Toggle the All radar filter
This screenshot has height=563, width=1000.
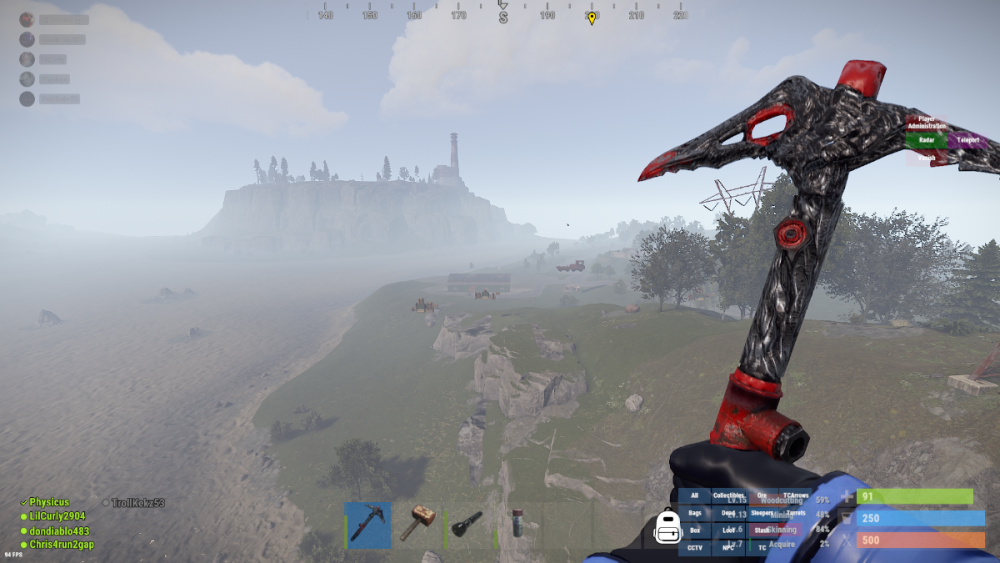[x=695, y=495]
